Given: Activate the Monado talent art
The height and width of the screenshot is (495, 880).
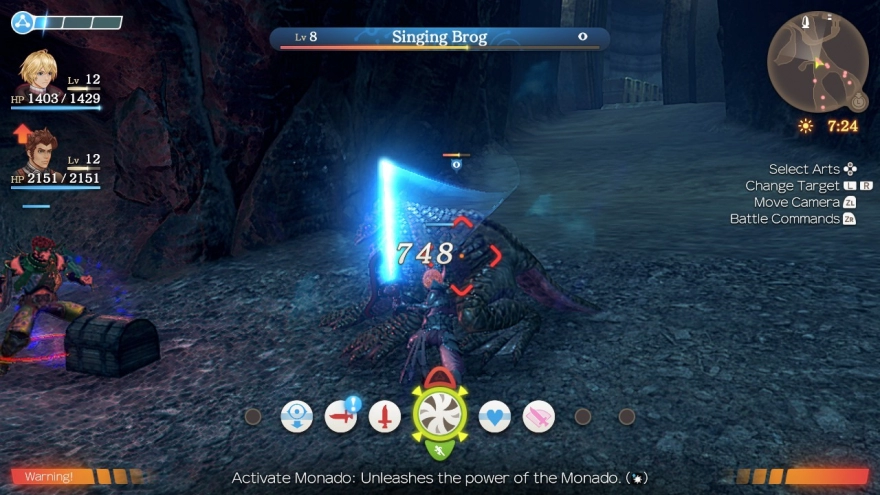Looking at the screenshot, I should tap(440, 413).
